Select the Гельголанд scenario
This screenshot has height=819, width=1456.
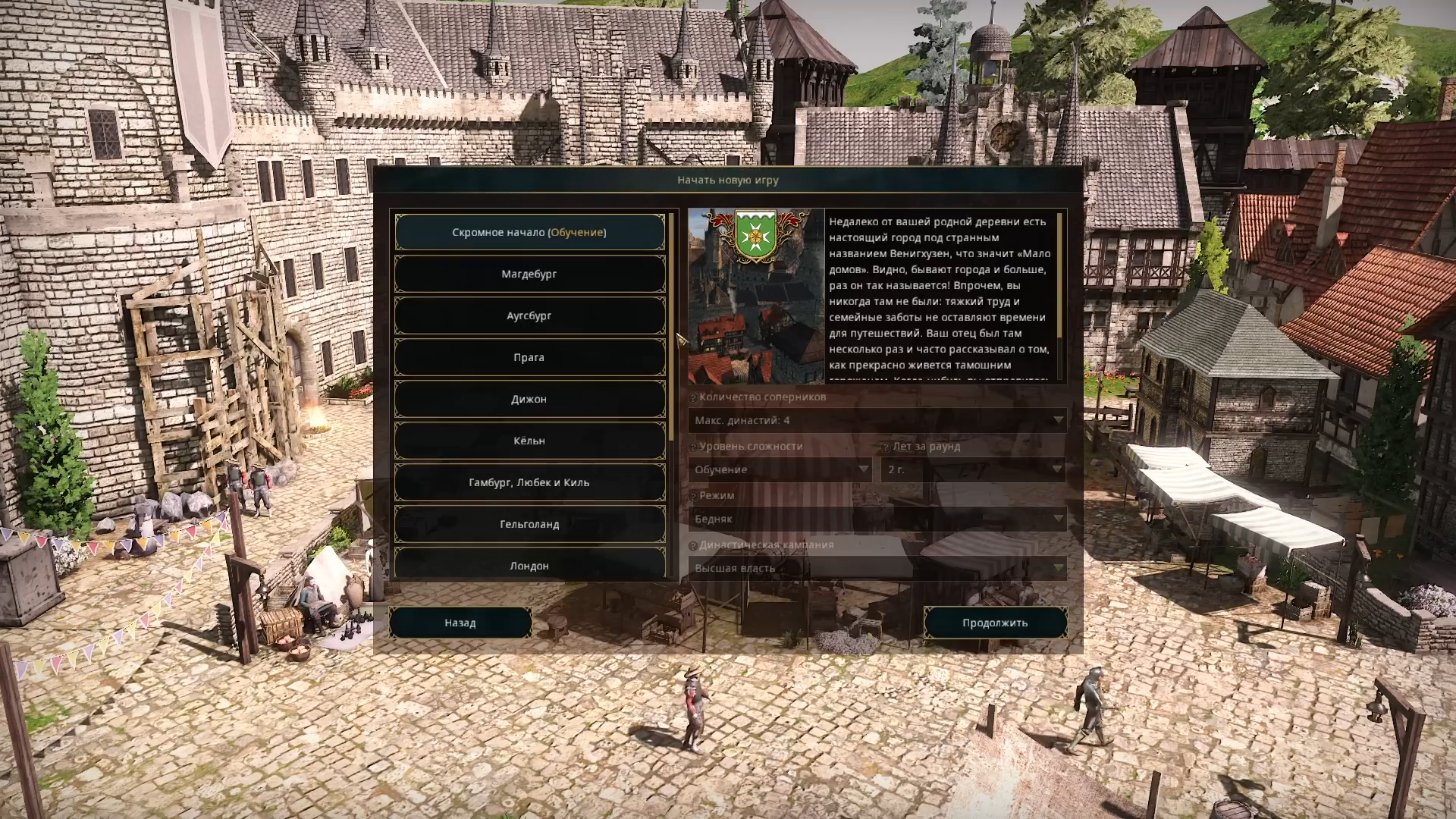click(x=529, y=524)
